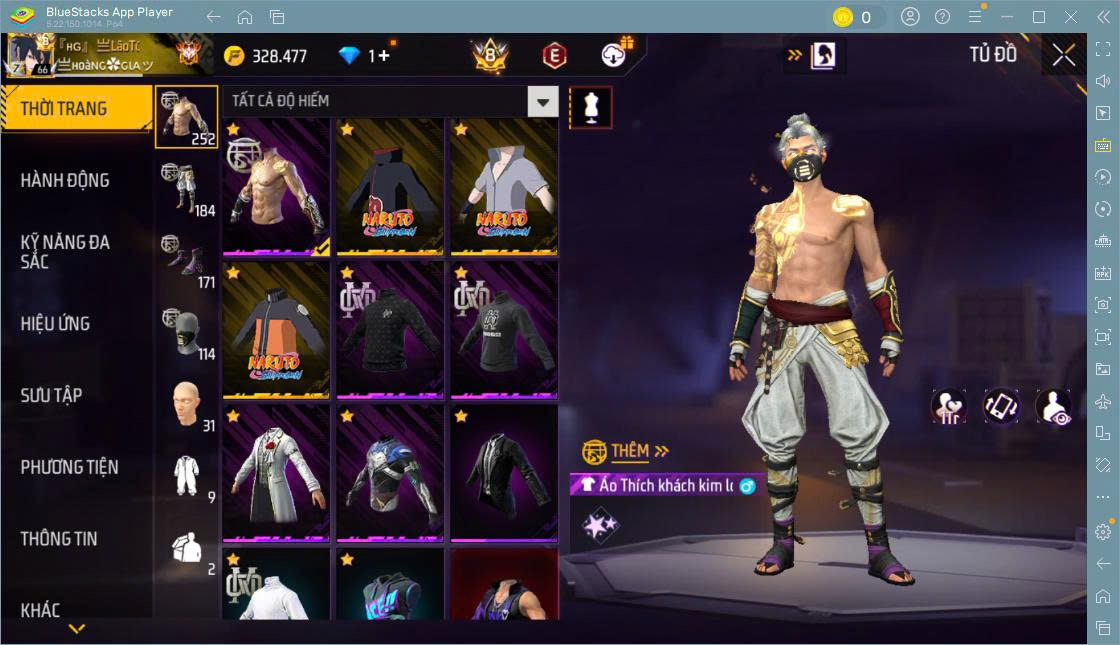
Task: Select the Kỹ Năng Đa Sắc tab
Action: point(66,252)
